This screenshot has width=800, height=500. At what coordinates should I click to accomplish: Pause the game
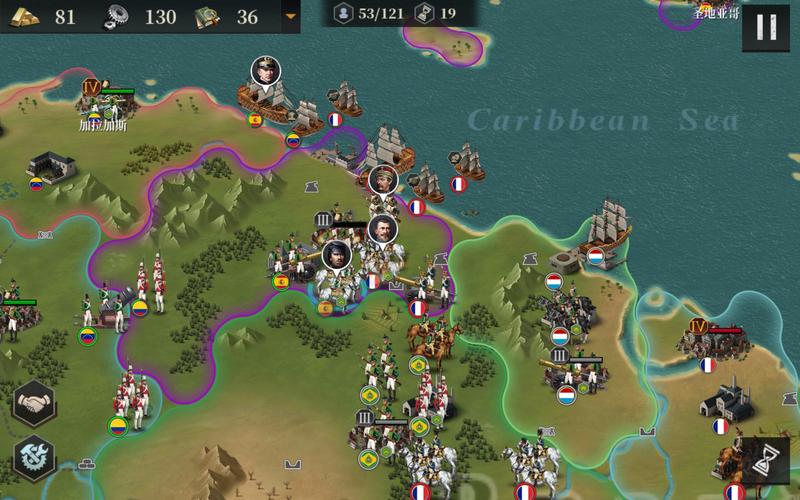(766, 27)
